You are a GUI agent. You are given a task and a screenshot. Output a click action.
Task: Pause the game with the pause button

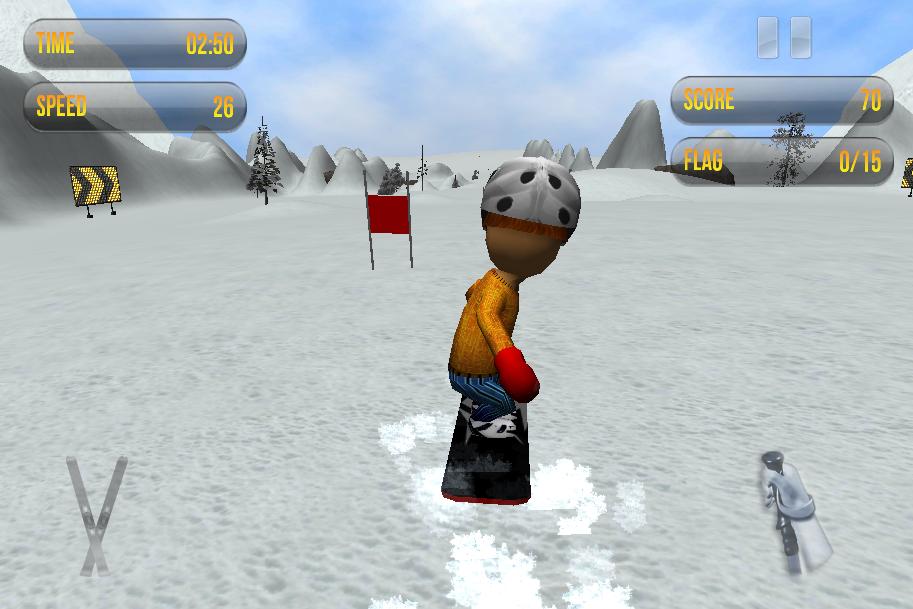coord(784,38)
